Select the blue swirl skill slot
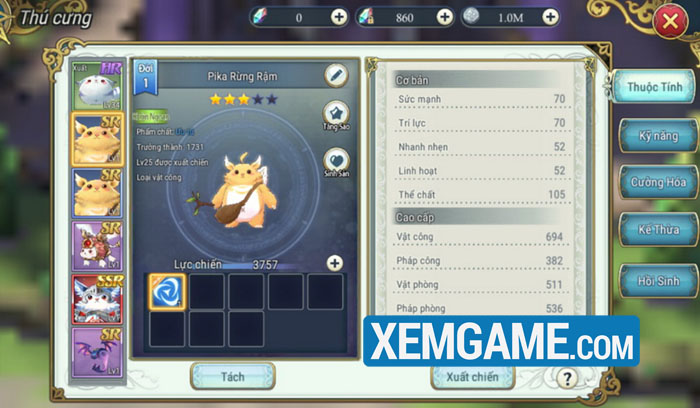Screen dimensions: 700x408 (x=166, y=290)
